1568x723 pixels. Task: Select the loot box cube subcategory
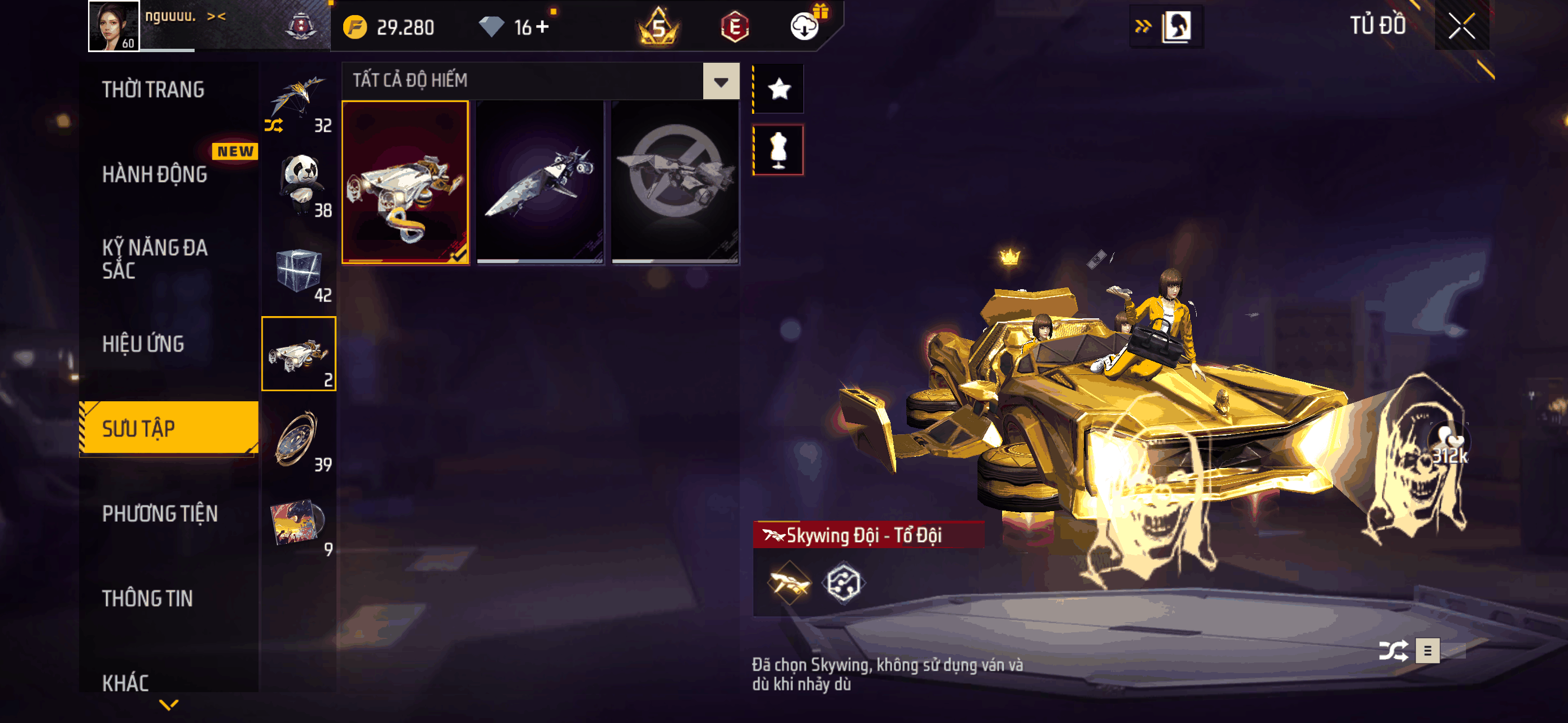point(299,270)
